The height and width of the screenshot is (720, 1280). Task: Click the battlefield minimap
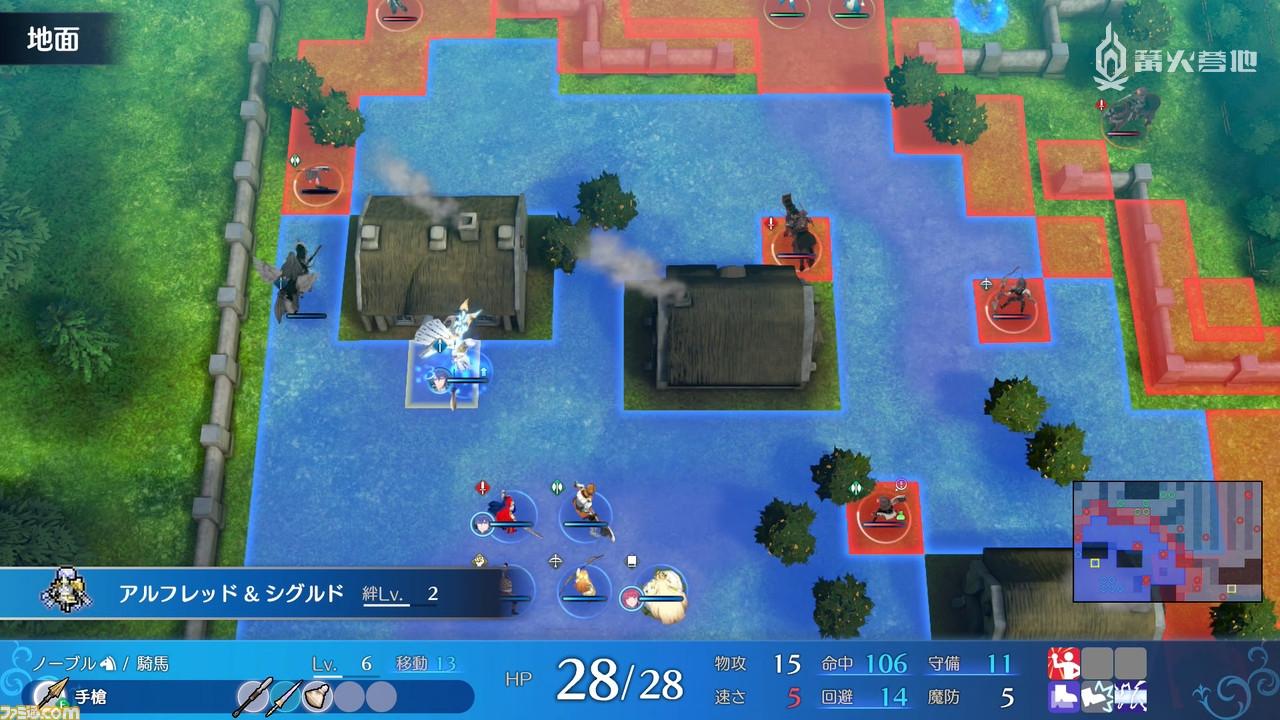[1167, 541]
